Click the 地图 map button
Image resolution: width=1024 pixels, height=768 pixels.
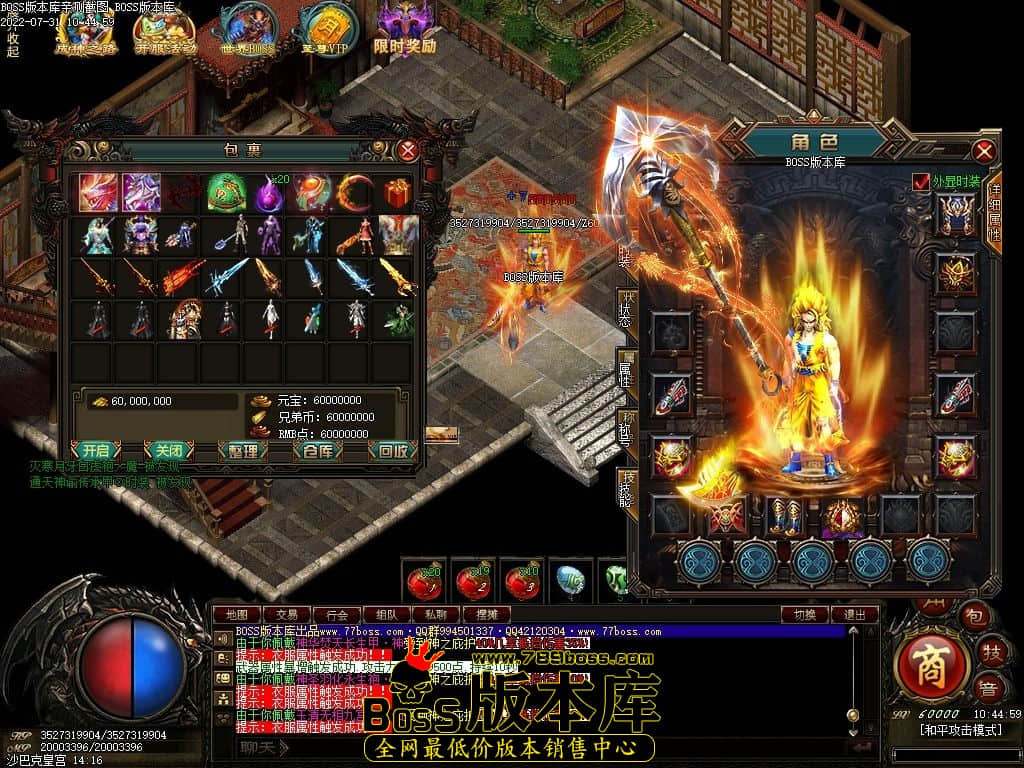(x=236, y=614)
